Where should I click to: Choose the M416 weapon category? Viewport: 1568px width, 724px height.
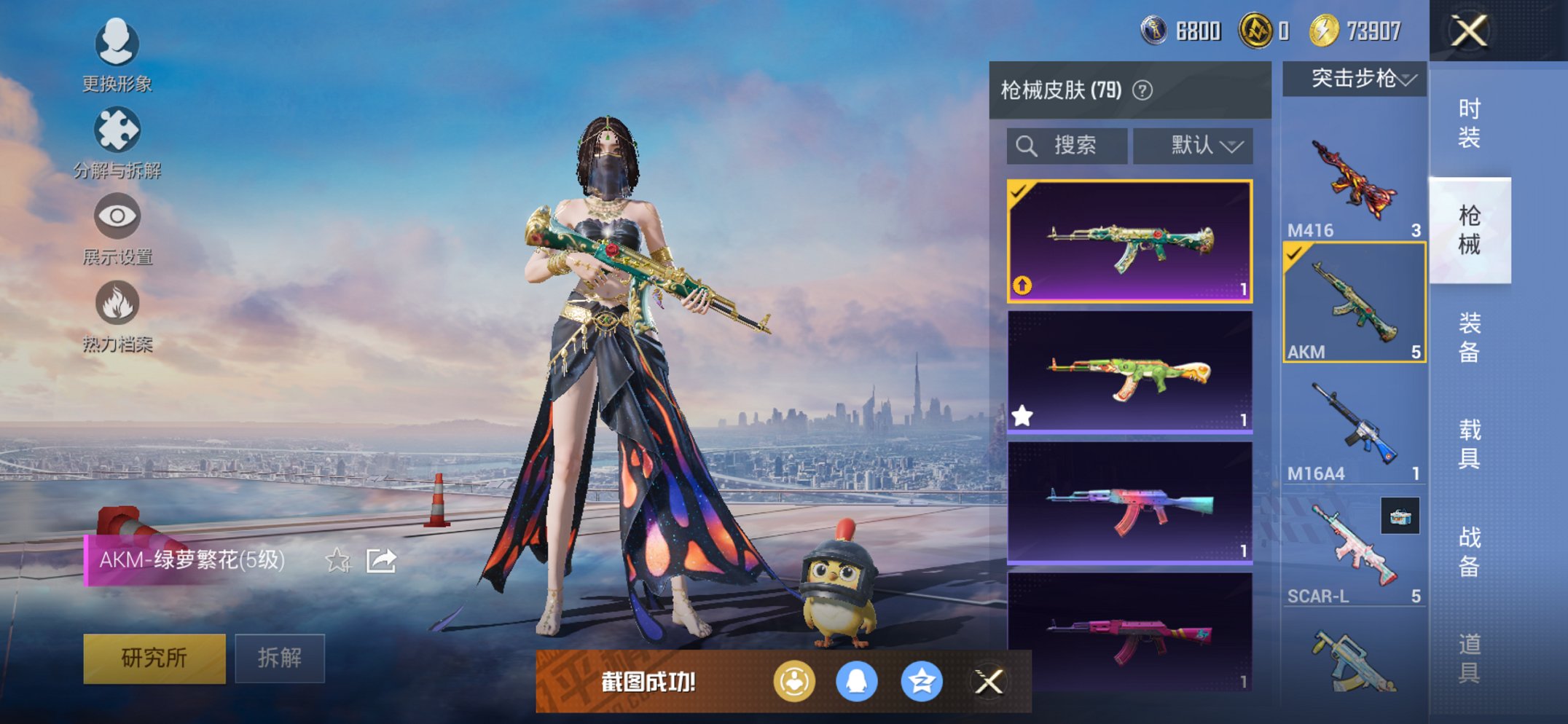1354,184
